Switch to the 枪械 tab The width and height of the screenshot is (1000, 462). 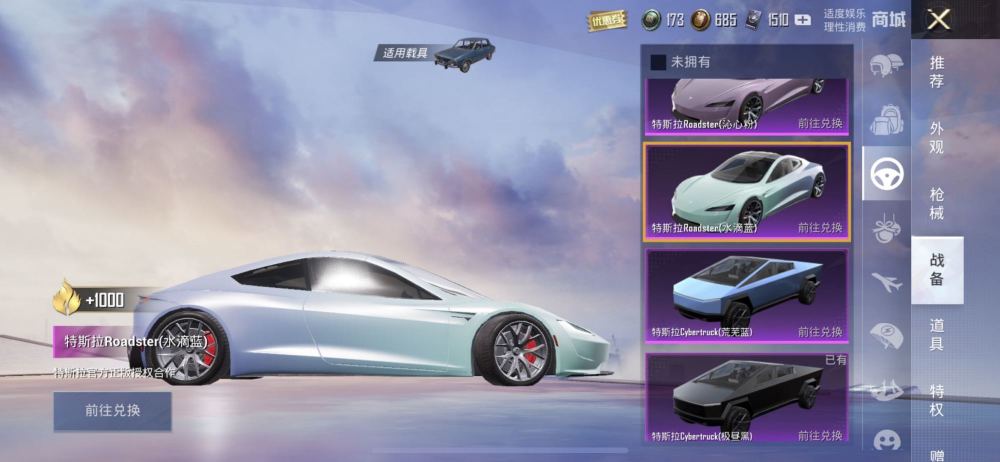(x=937, y=203)
